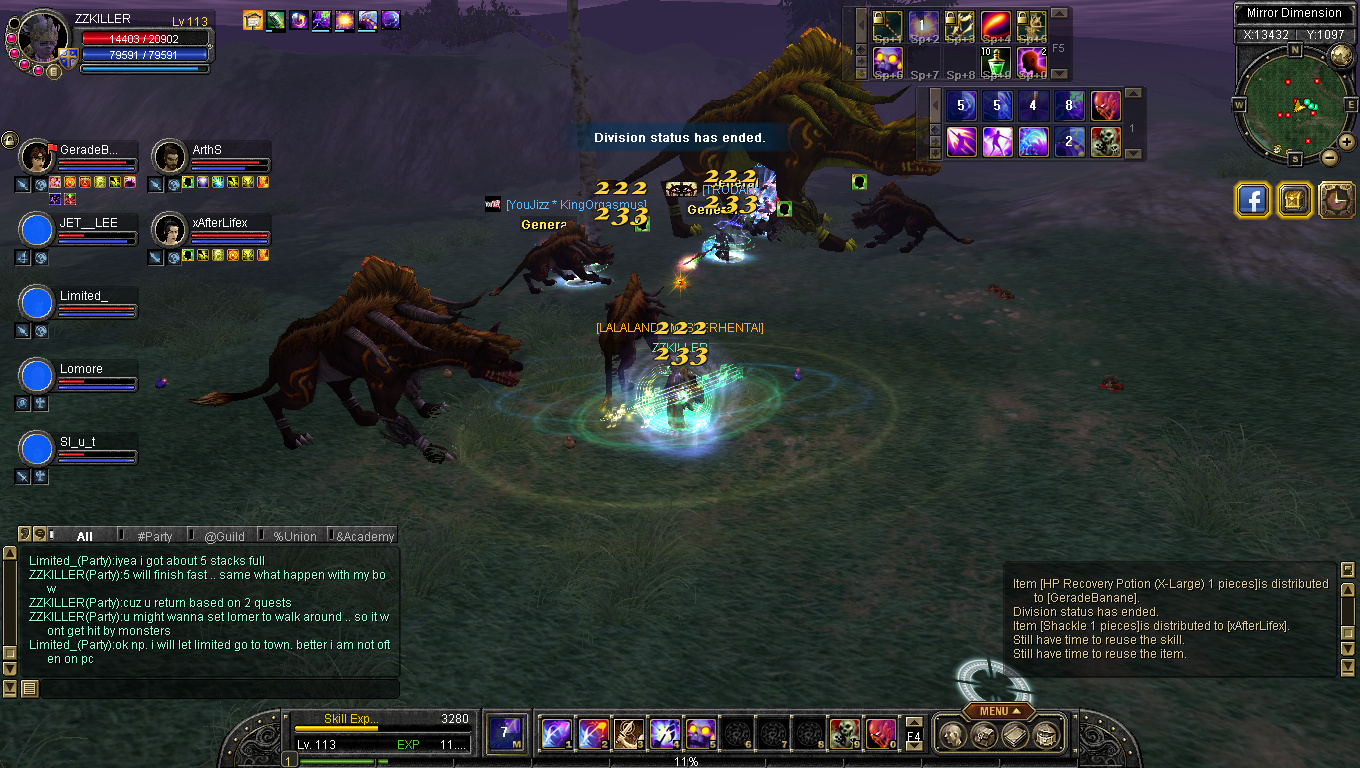Switch chat to the #Party tab
The width and height of the screenshot is (1360, 768).
(155, 536)
